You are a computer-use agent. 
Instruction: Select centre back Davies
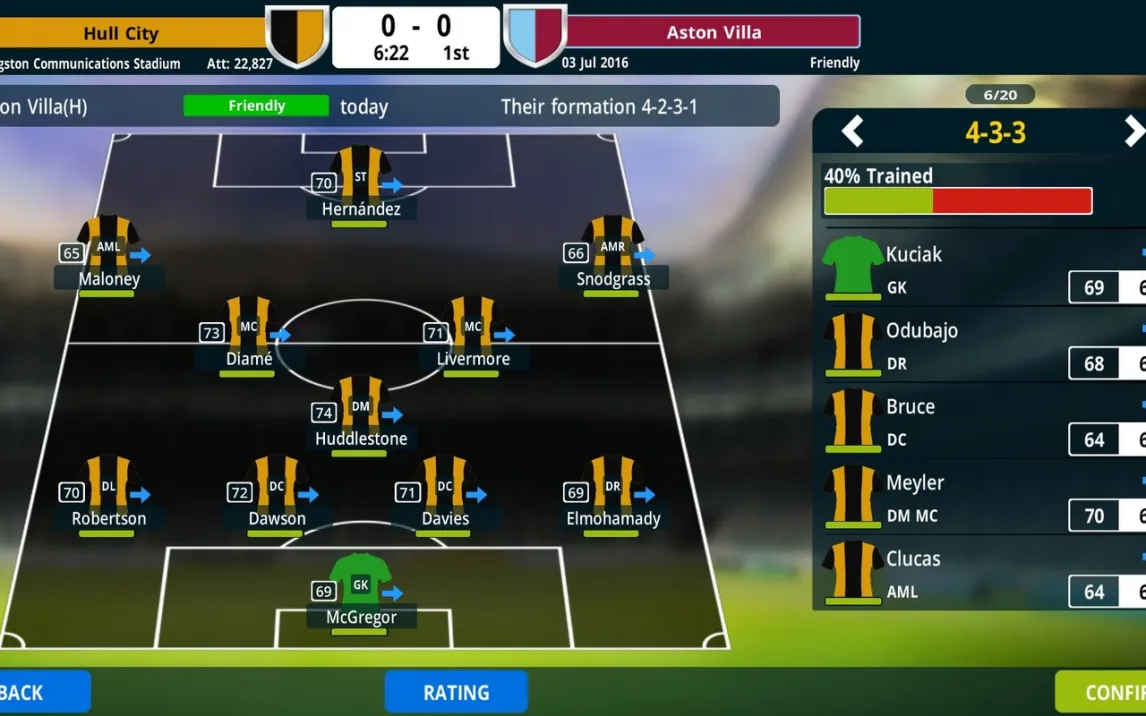point(444,488)
